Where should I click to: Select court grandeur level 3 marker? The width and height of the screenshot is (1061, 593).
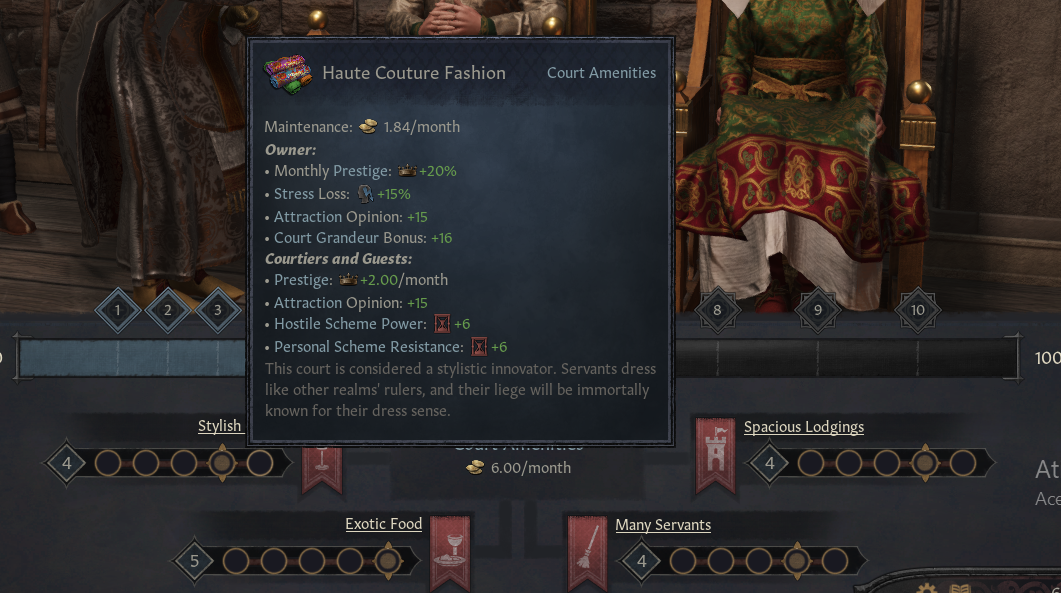[x=218, y=310]
